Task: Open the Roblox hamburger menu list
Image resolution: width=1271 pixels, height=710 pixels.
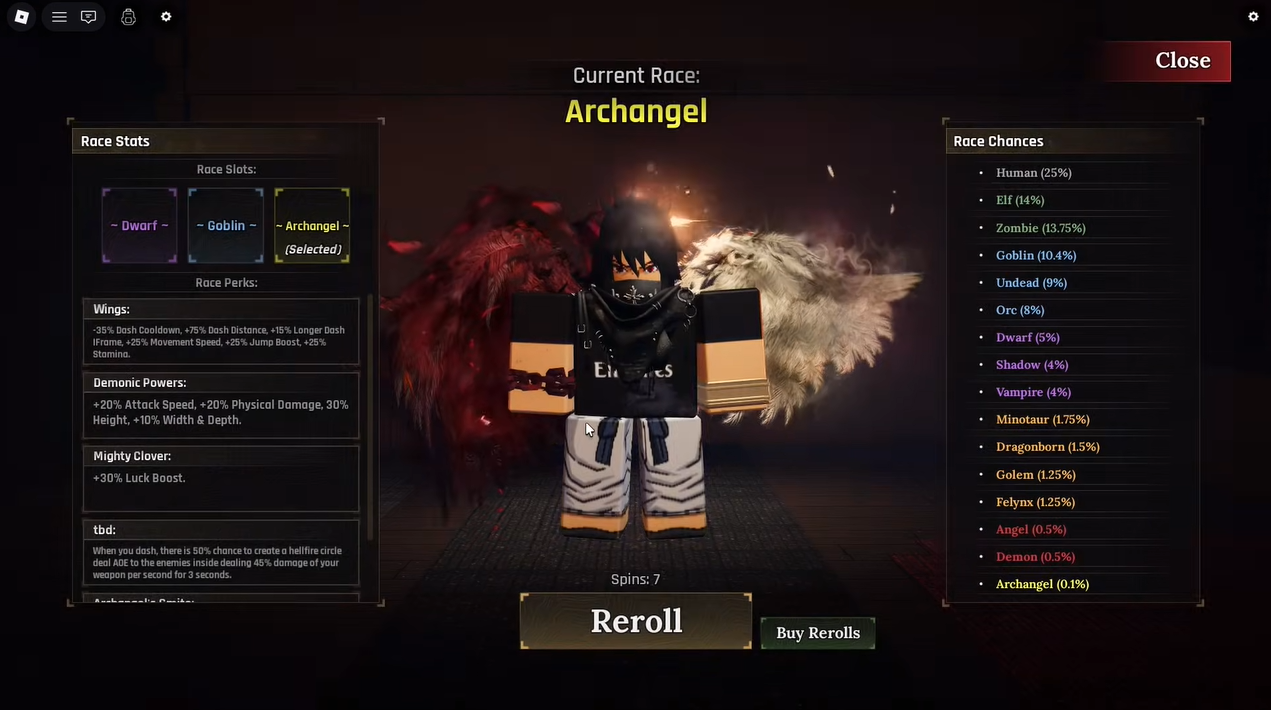Action: coord(60,17)
